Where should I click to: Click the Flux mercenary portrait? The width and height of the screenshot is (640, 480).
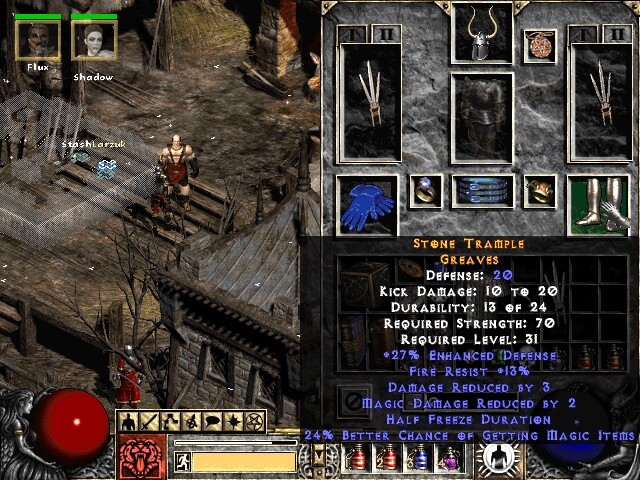click(x=37, y=40)
